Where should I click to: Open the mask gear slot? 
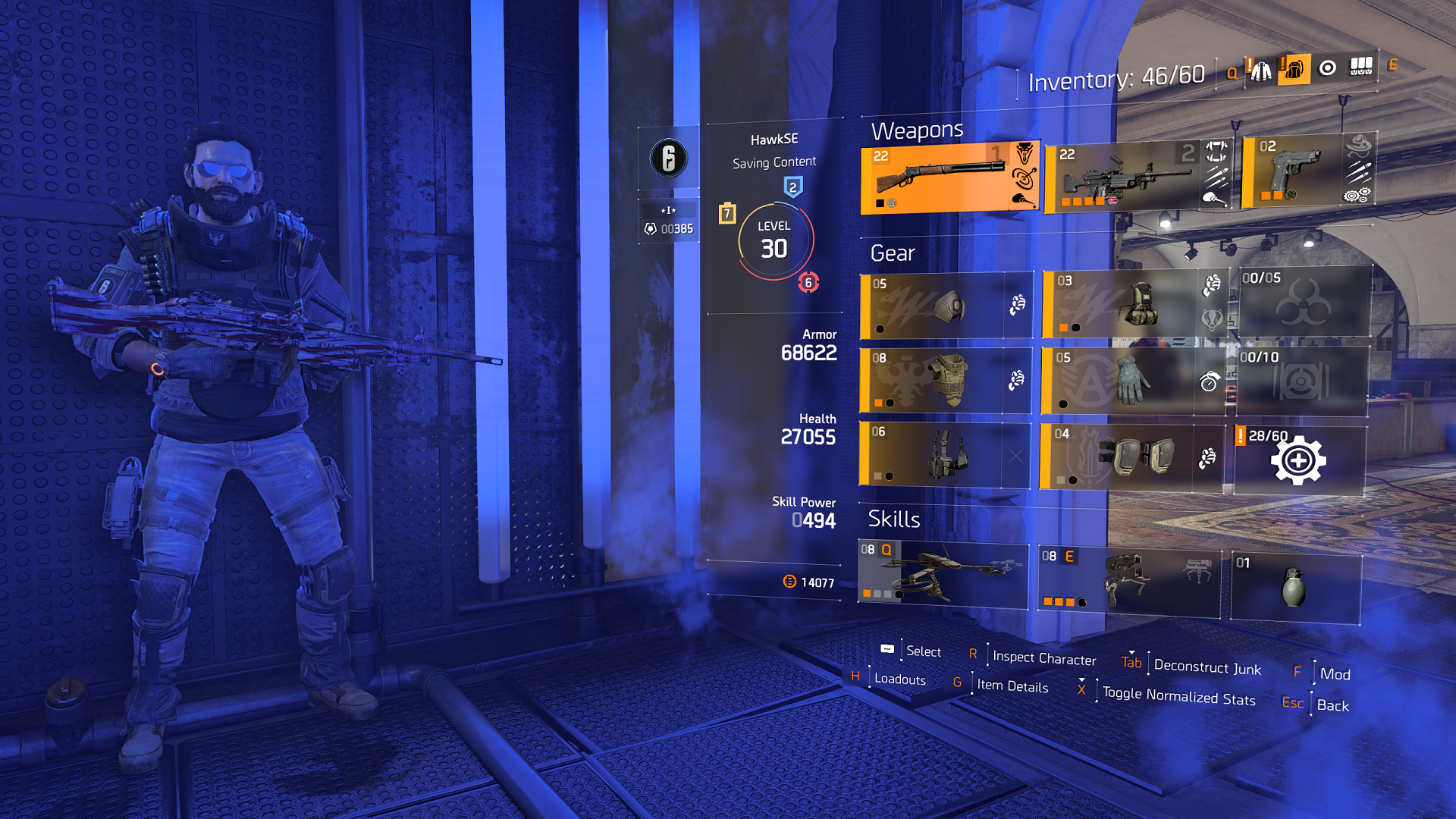click(x=946, y=306)
